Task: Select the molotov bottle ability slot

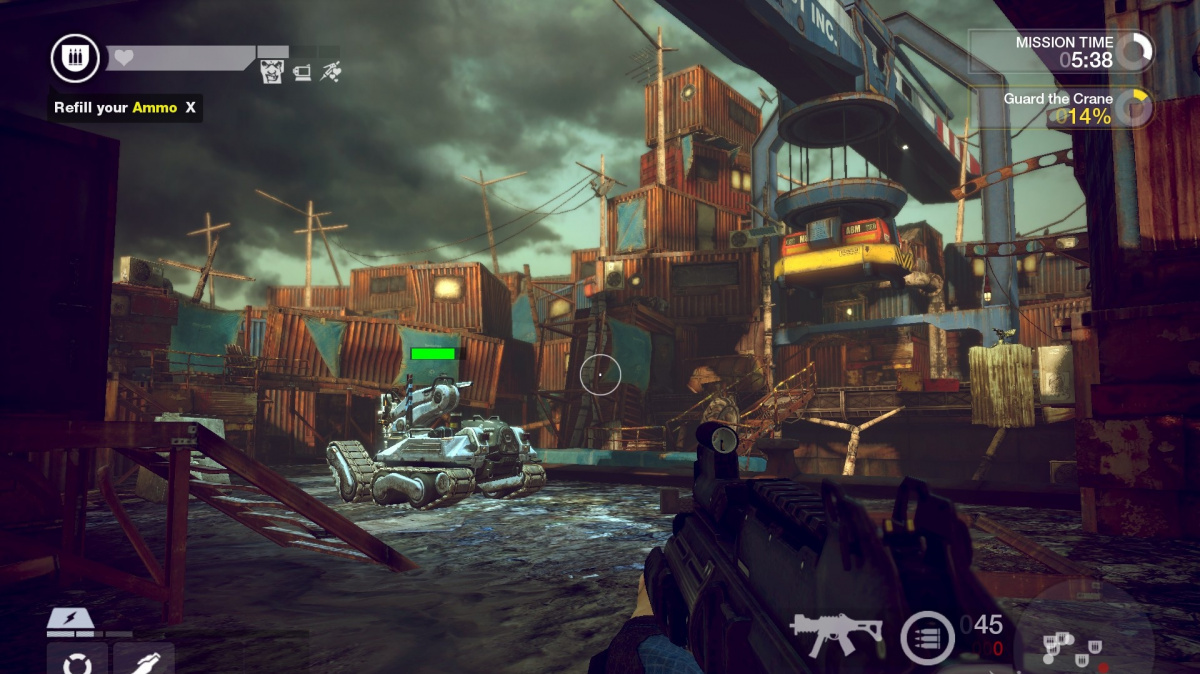Action: (x=143, y=662)
